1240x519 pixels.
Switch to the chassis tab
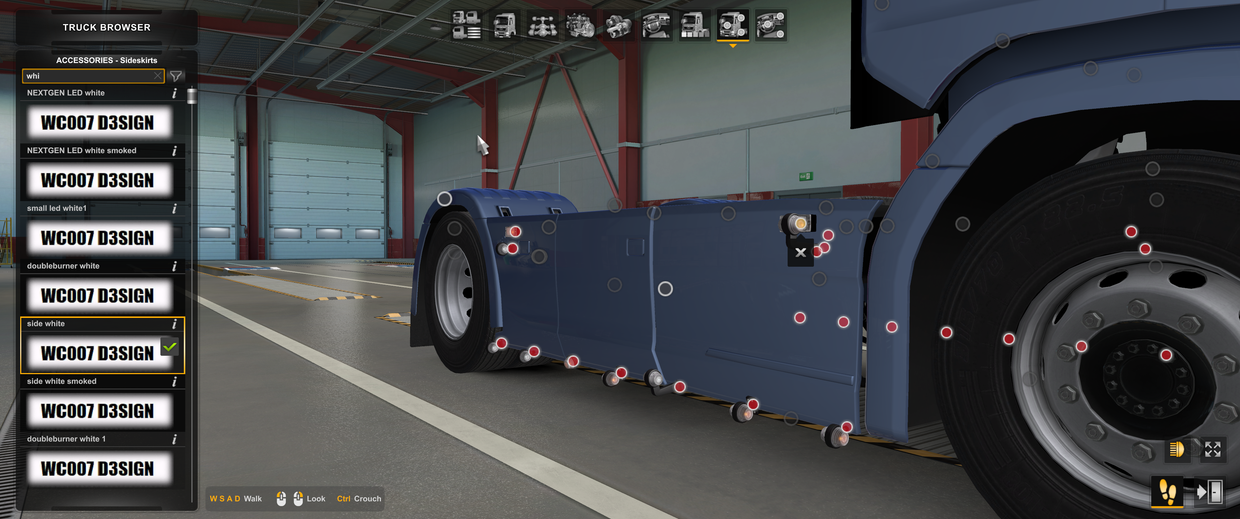pos(543,25)
